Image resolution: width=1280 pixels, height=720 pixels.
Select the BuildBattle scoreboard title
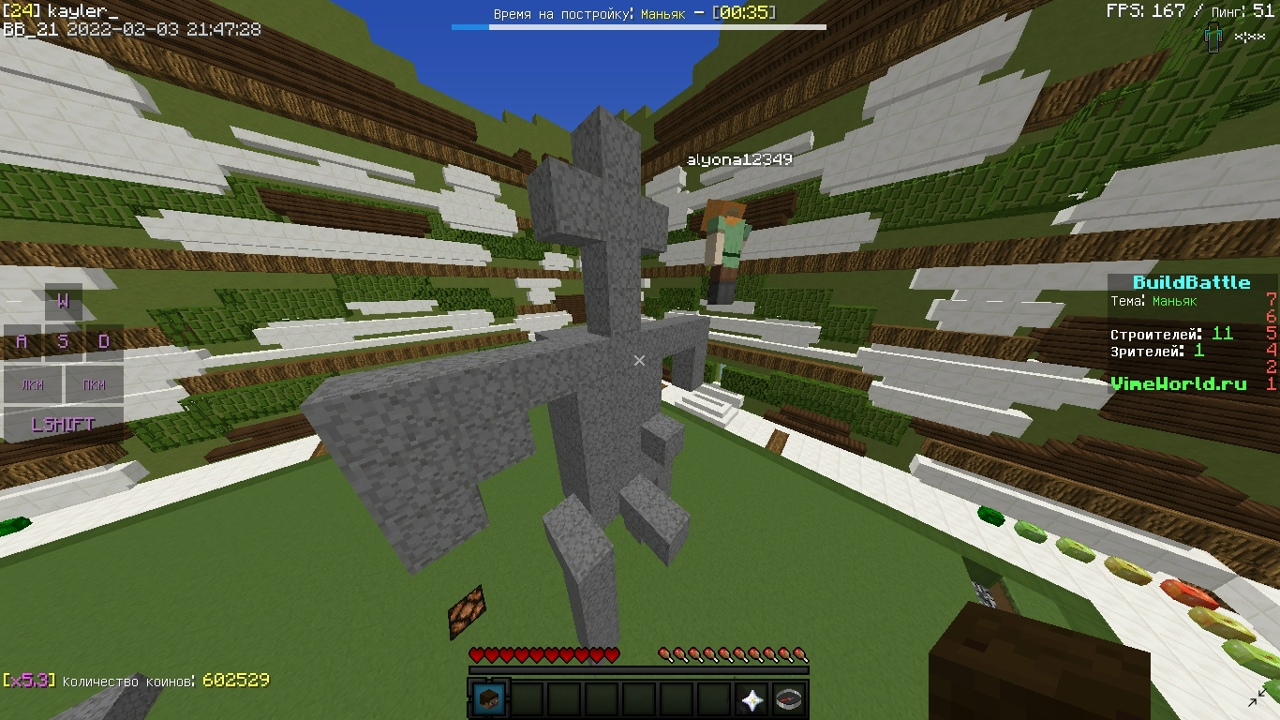(1192, 282)
